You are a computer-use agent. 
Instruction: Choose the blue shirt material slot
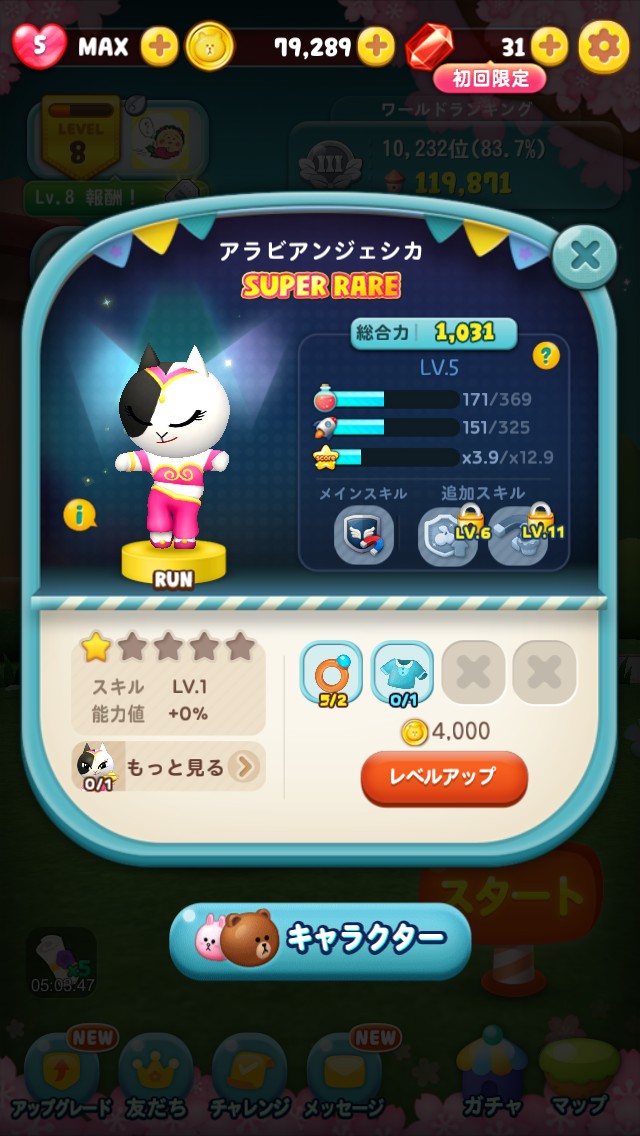[x=402, y=672]
